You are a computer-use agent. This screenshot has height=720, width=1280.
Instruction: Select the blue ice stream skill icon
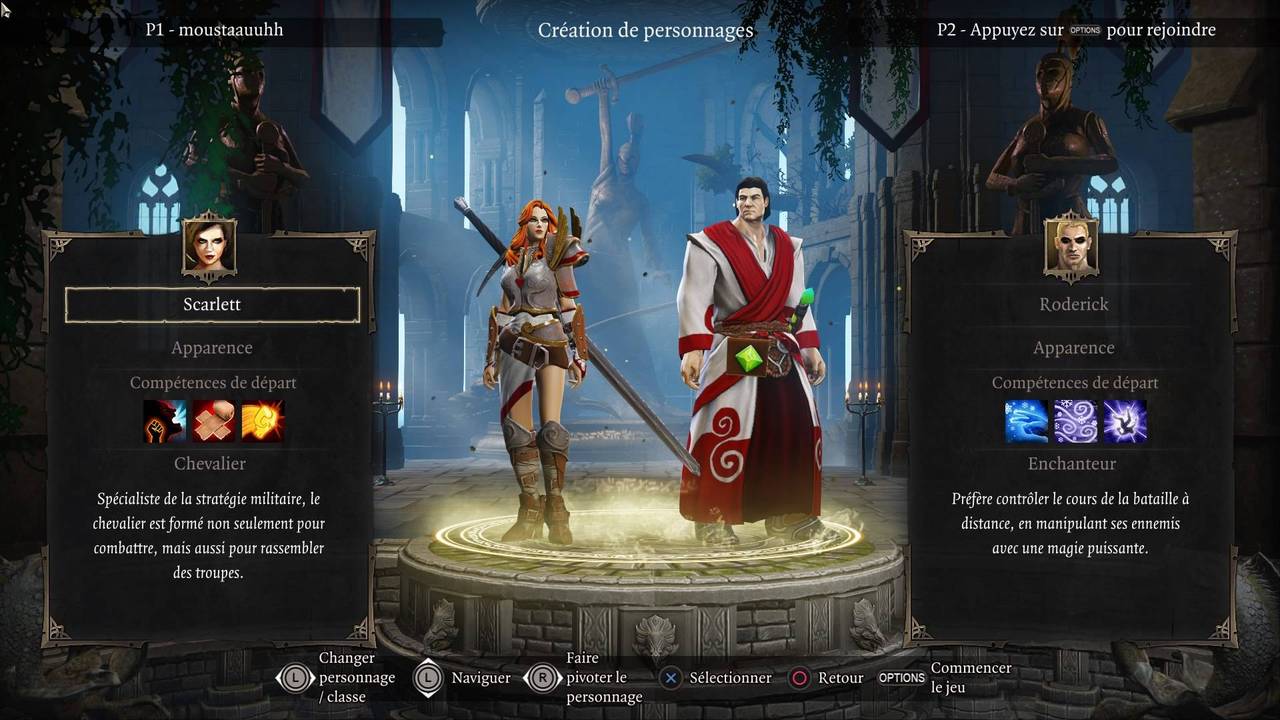1027,421
